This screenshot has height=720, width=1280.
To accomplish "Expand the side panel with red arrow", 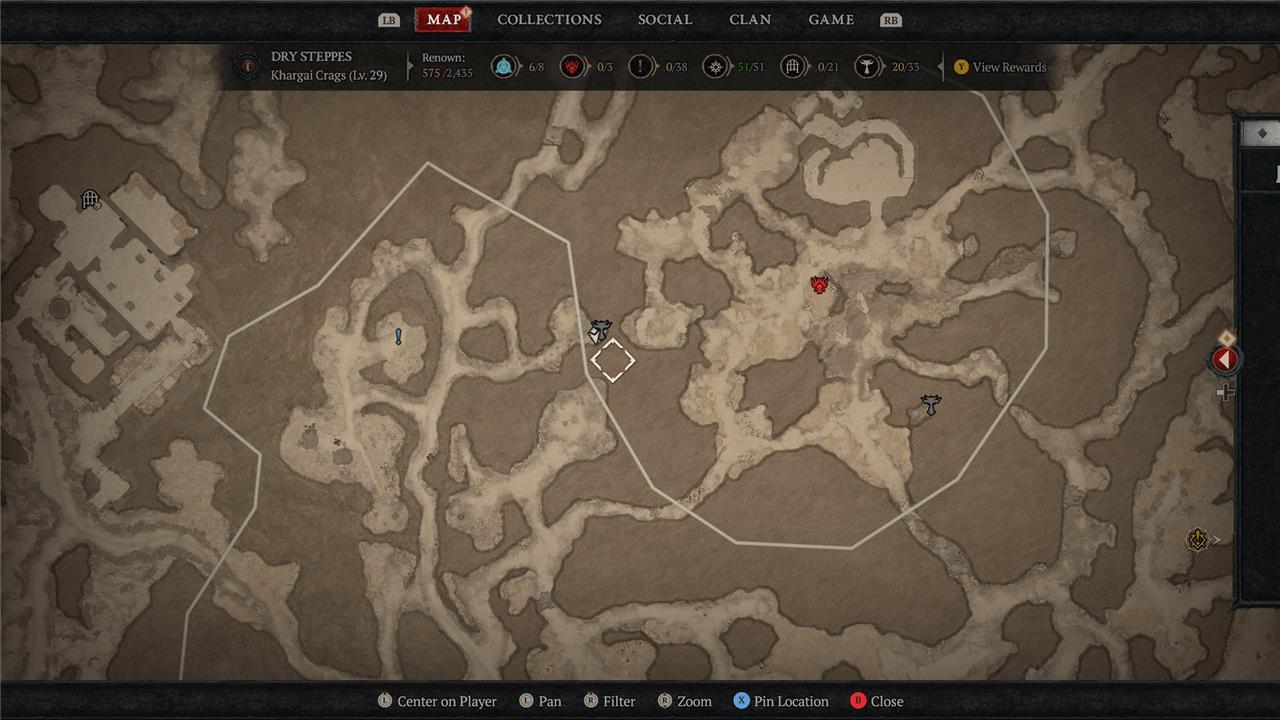I will tap(1225, 359).
